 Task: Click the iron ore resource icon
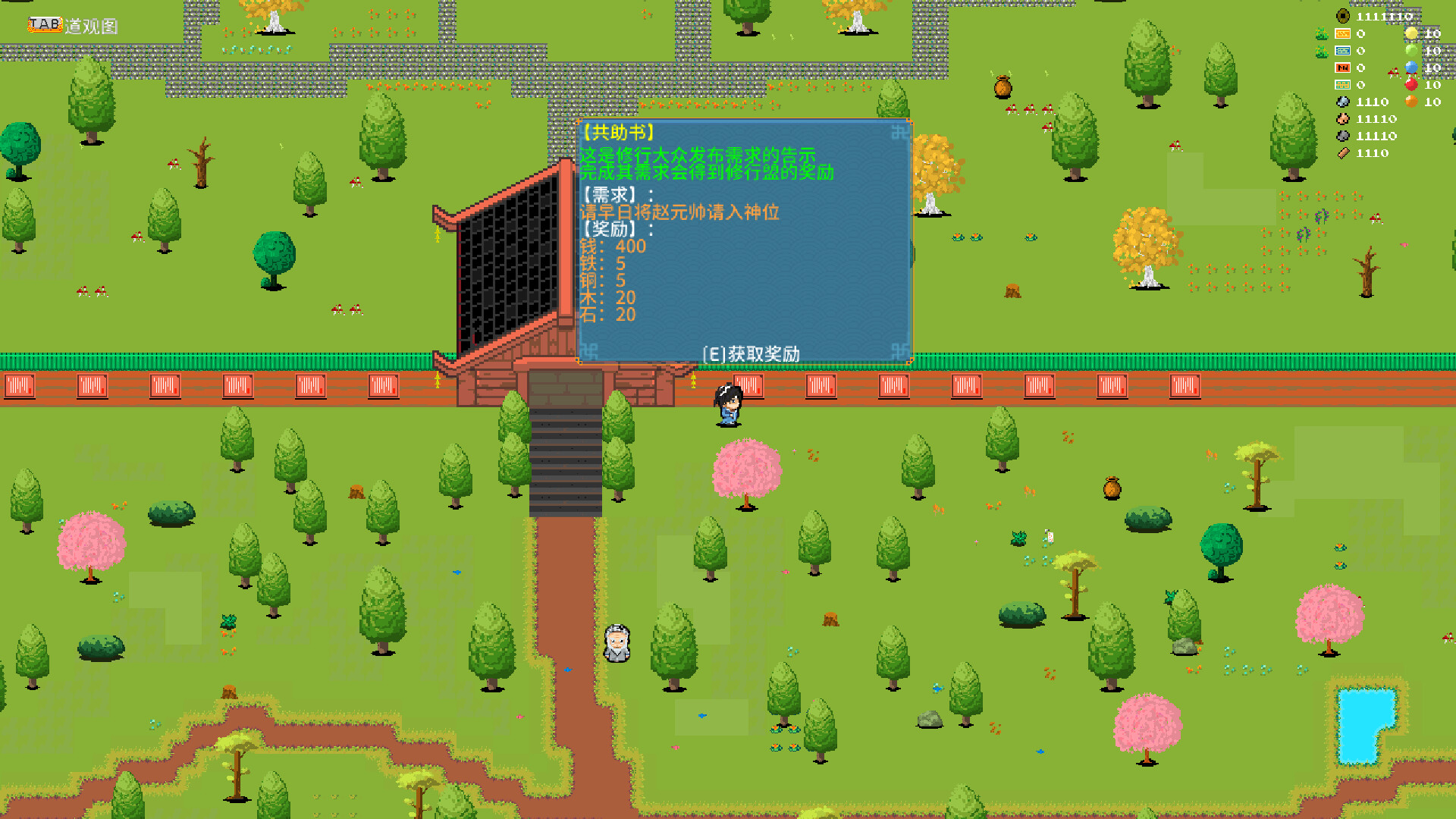tap(1343, 102)
